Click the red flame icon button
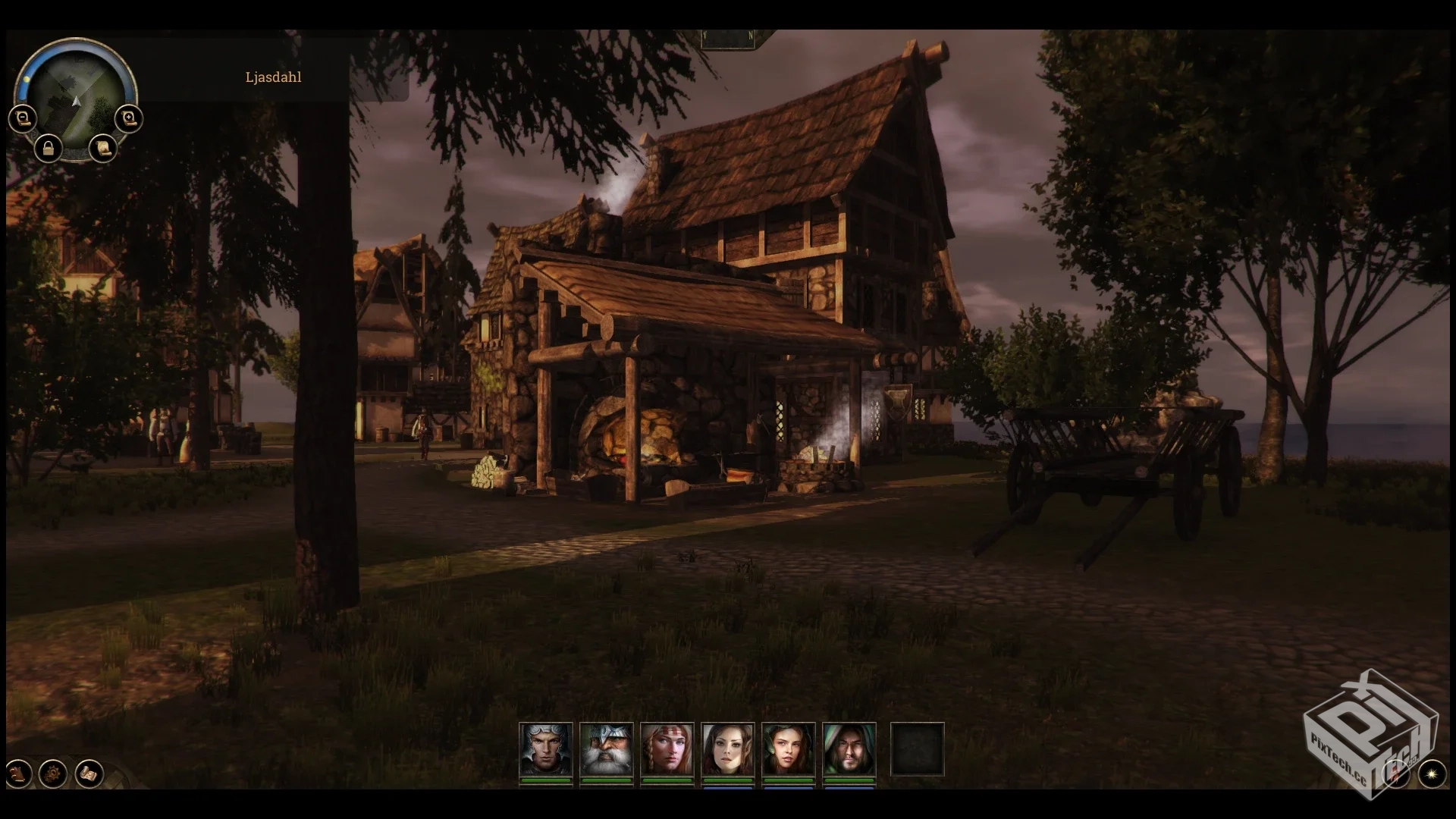1456x819 pixels. tap(1395, 773)
